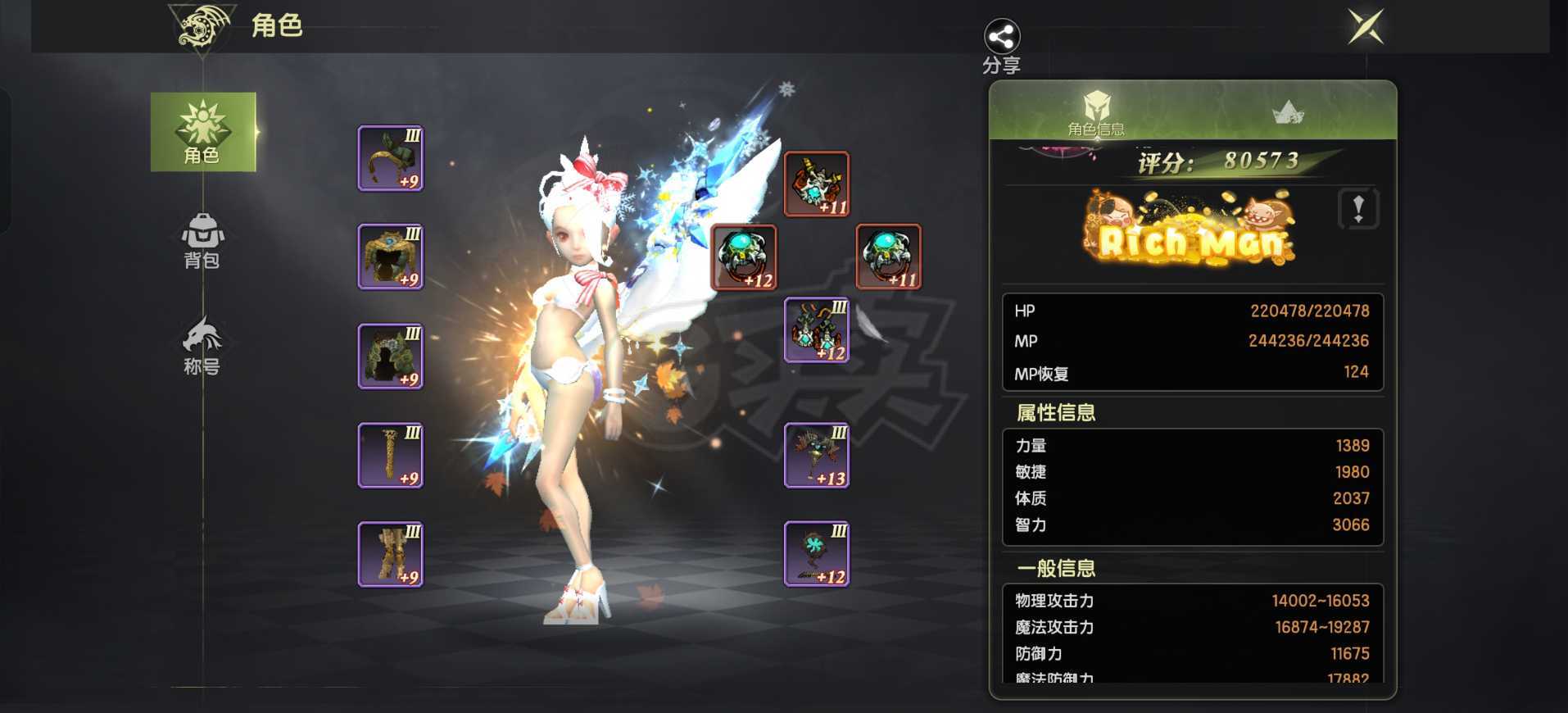Switch to the 角色信息 info tab
The width and height of the screenshot is (1568, 713).
(x=1096, y=111)
